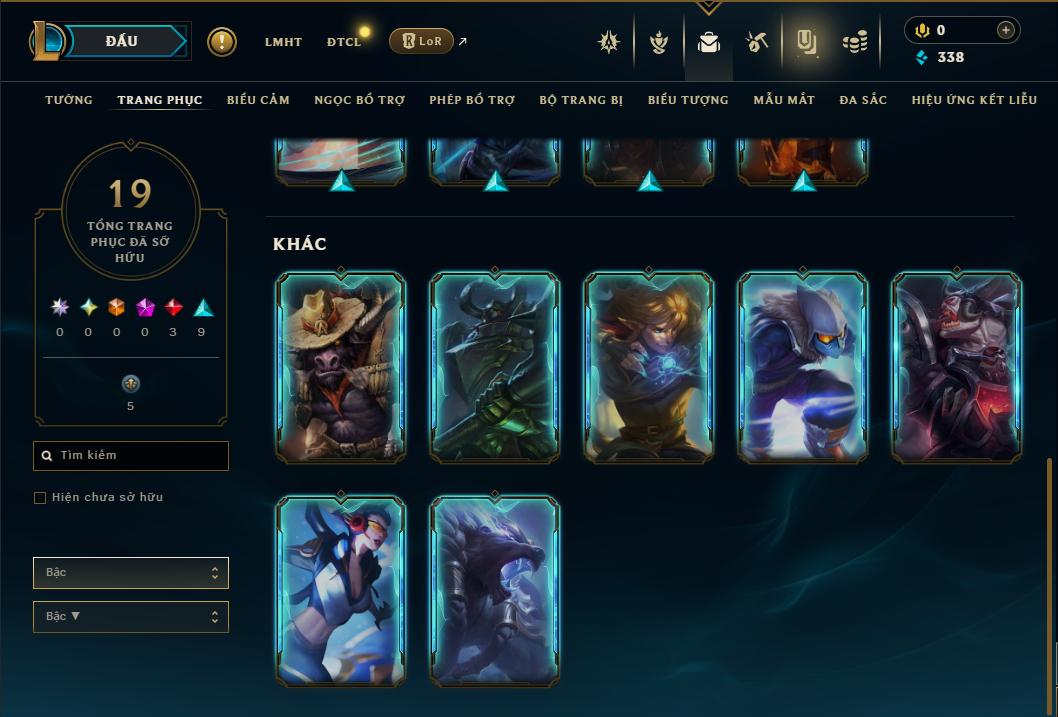The image size is (1058, 717).
Task: Click the ĐẤU play button
Action: point(122,41)
